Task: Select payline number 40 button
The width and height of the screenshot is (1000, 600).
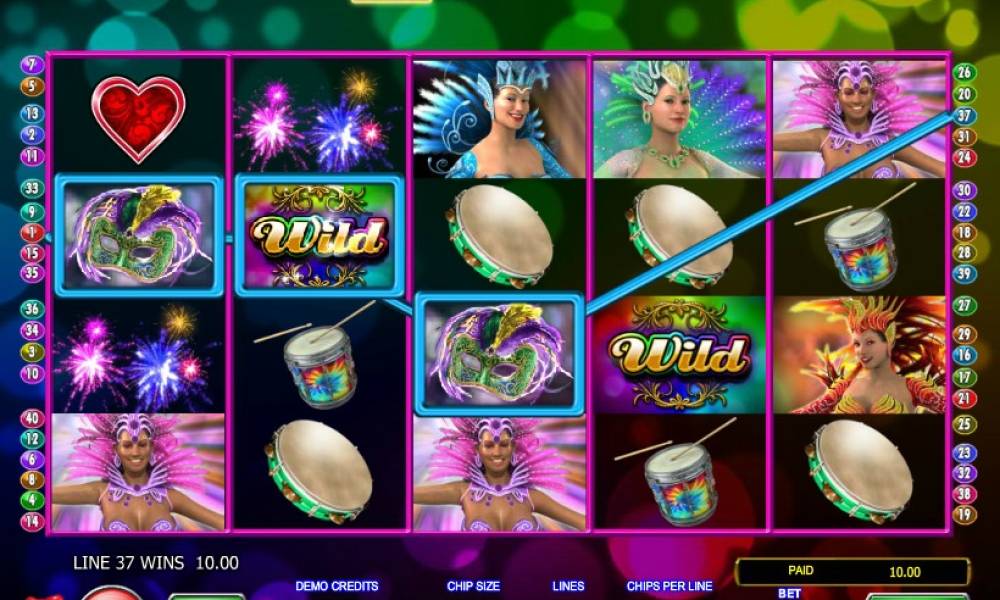Action: (32, 419)
